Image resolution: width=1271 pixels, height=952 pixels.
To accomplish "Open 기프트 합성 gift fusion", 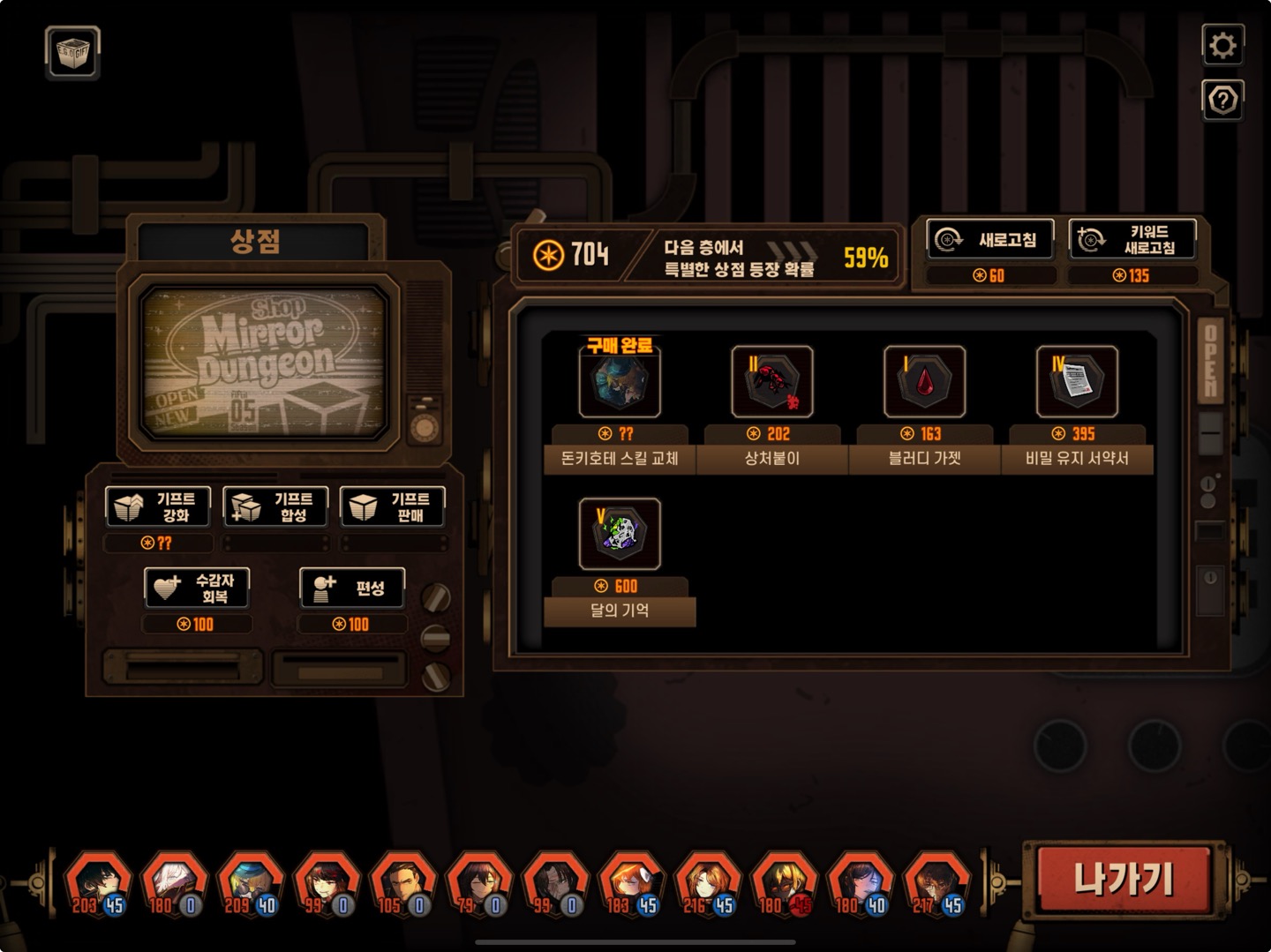I will [x=275, y=506].
